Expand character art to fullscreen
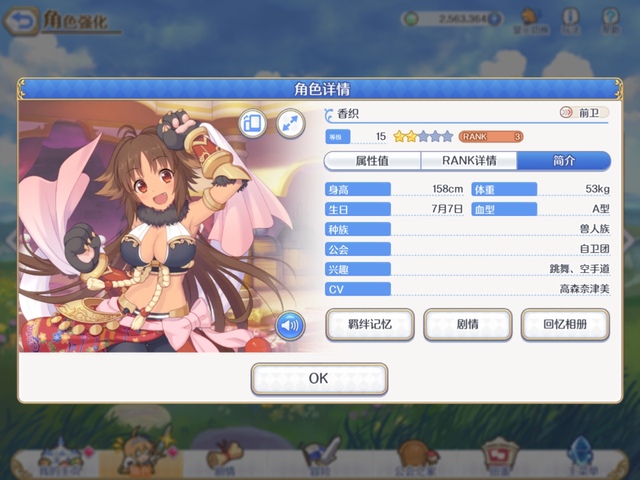The image size is (640, 480). tap(290, 124)
